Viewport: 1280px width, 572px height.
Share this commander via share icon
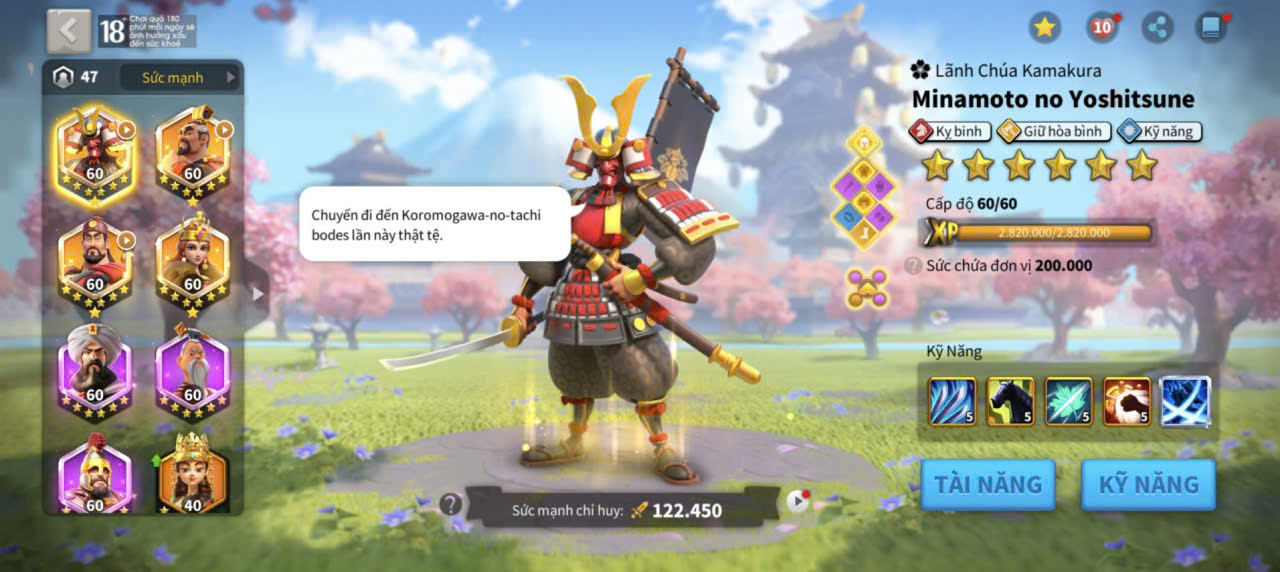pyautogui.click(x=1157, y=27)
